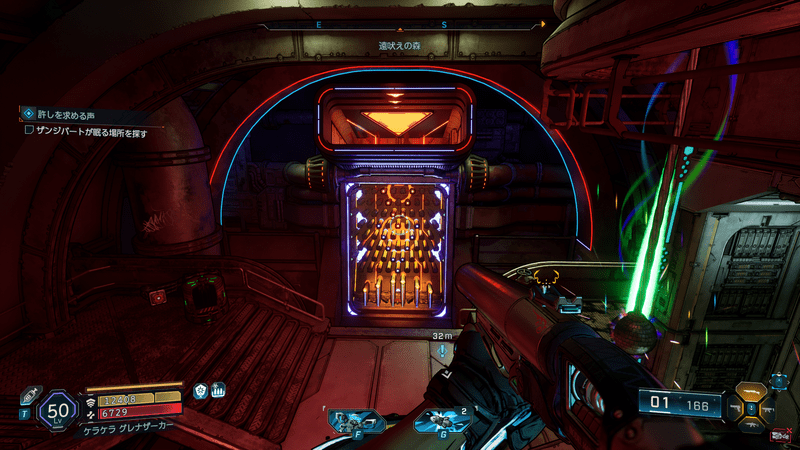Inspect the bar-chart status buff icon
Image resolution: width=800 pixels, height=450 pixels.
[217, 391]
